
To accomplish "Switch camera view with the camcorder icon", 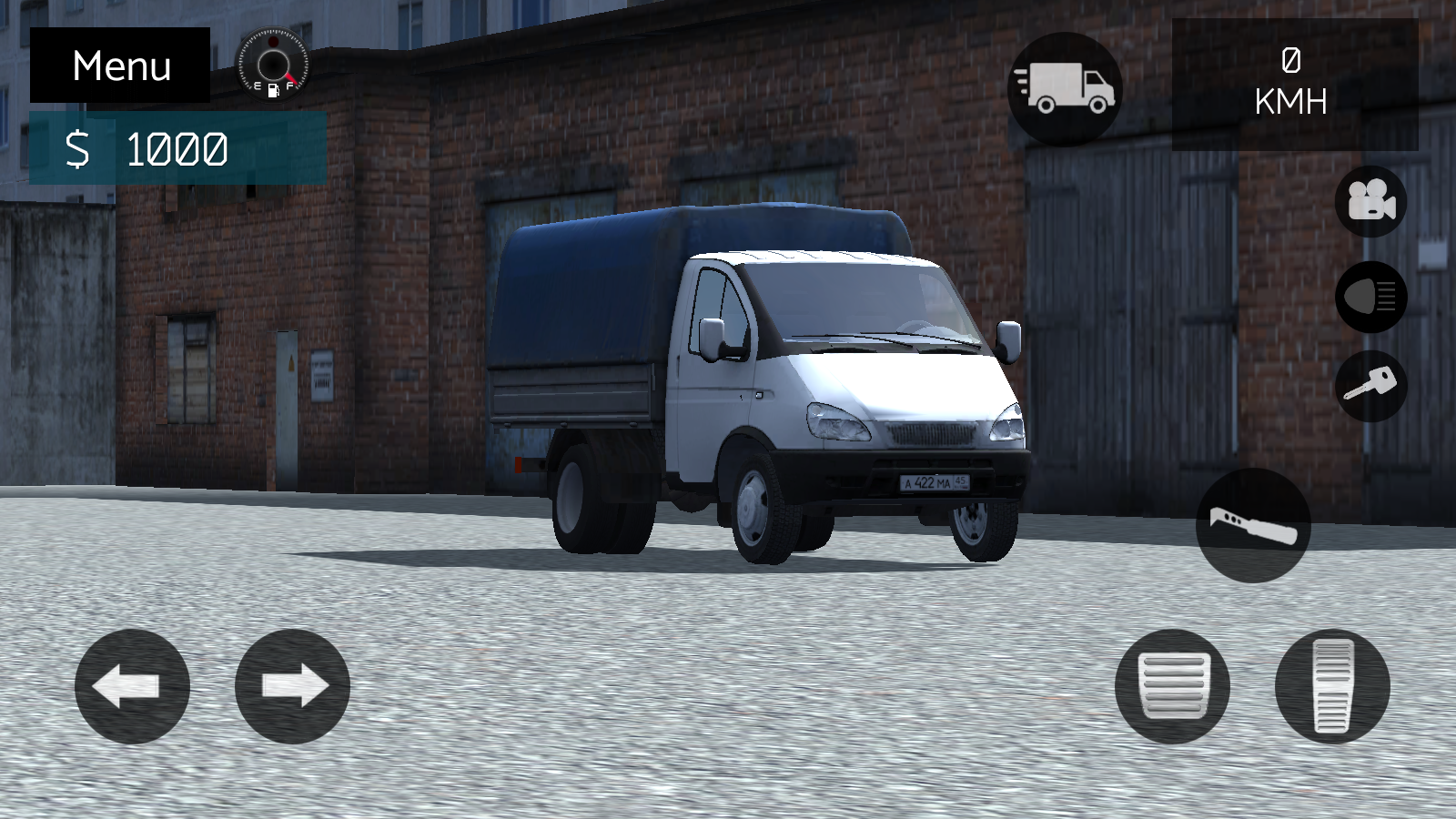I will pyautogui.click(x=1370, y=202).
